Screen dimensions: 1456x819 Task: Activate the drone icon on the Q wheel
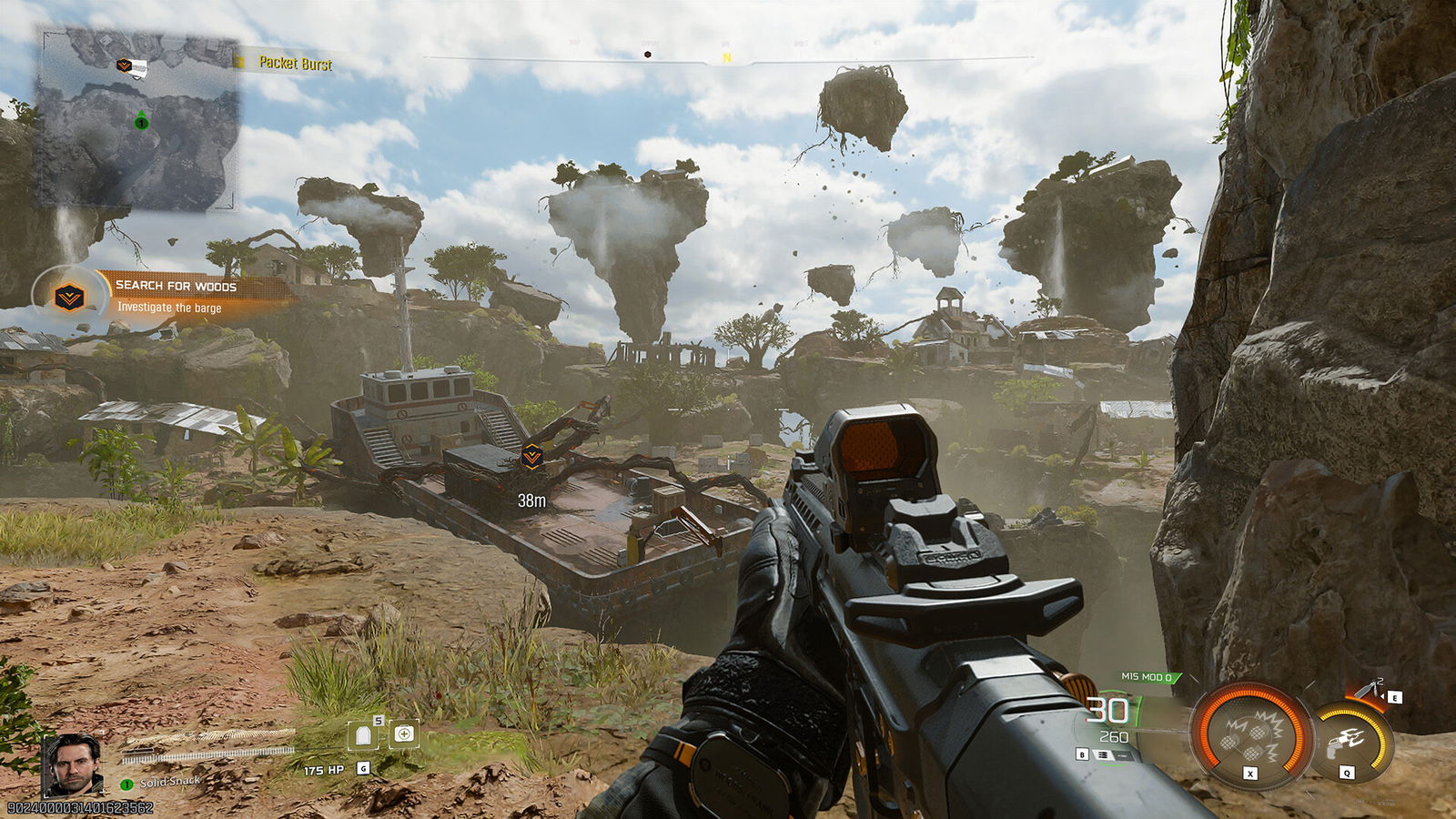coord(1346,740)
